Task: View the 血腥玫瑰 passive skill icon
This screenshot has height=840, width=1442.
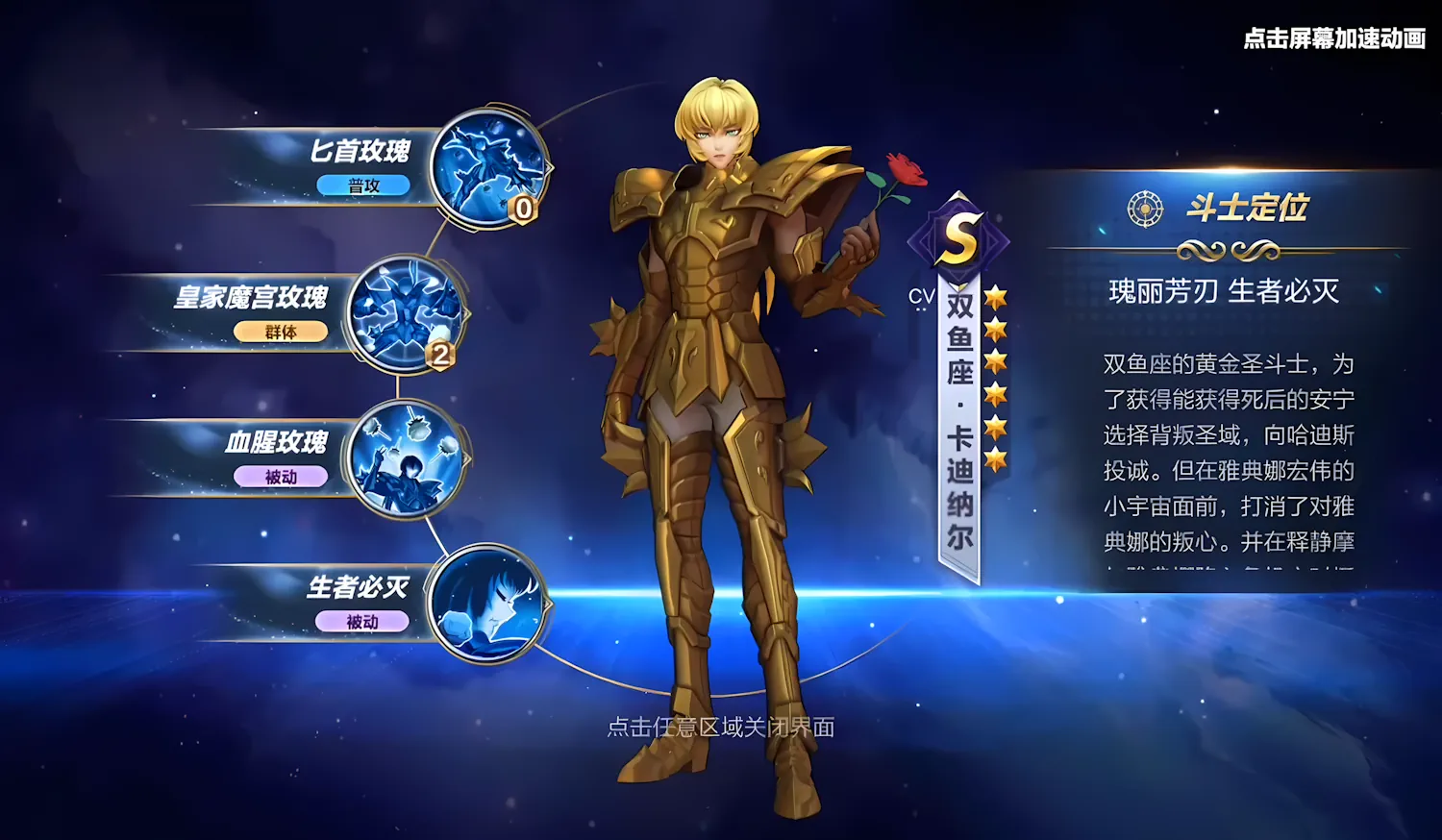Action: tap(407, 458)
